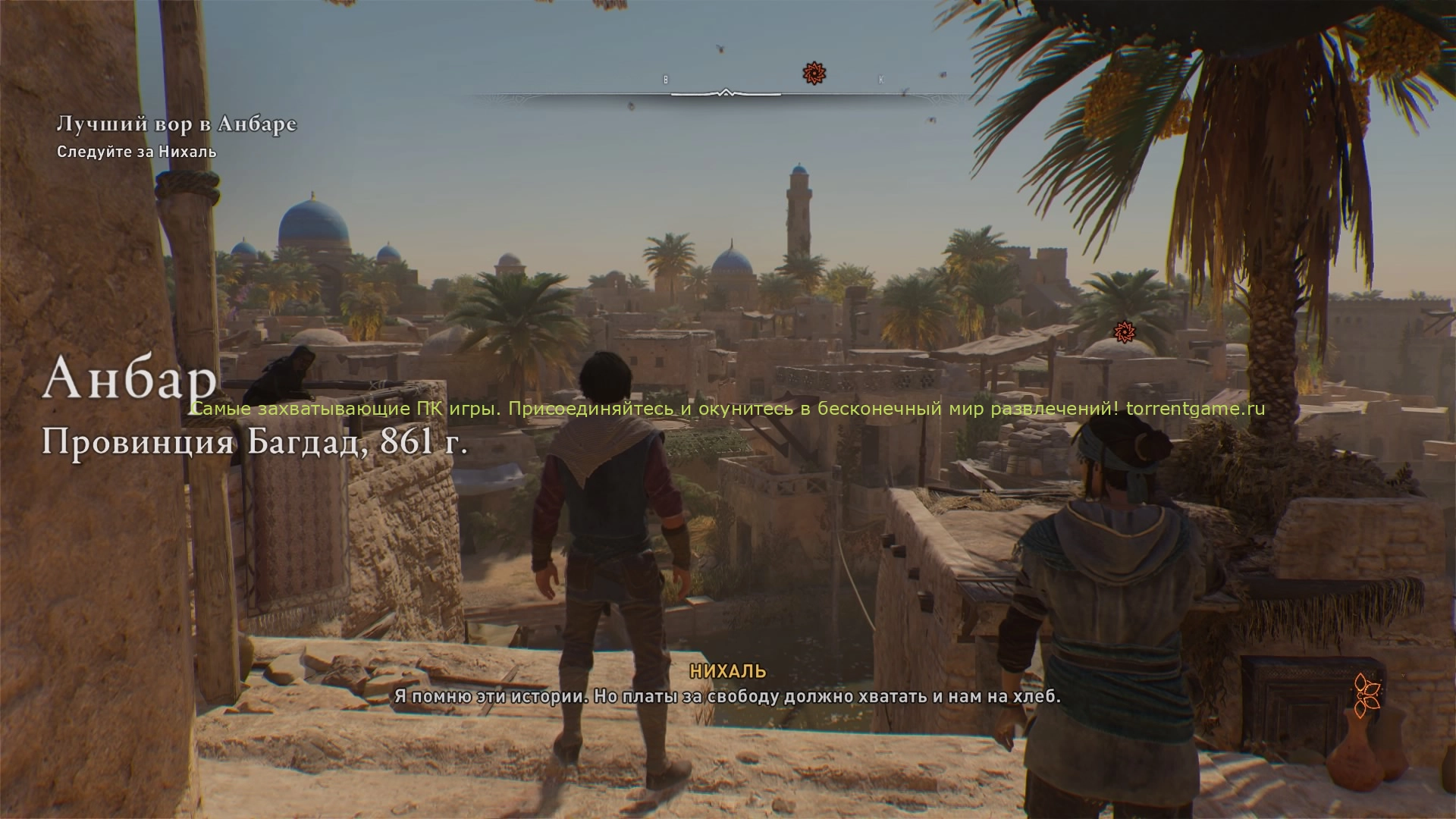This screenshot has height=819, width=1456.
Task: Click the orange petal-shaped HUD icon
Action: (1367, 695)
